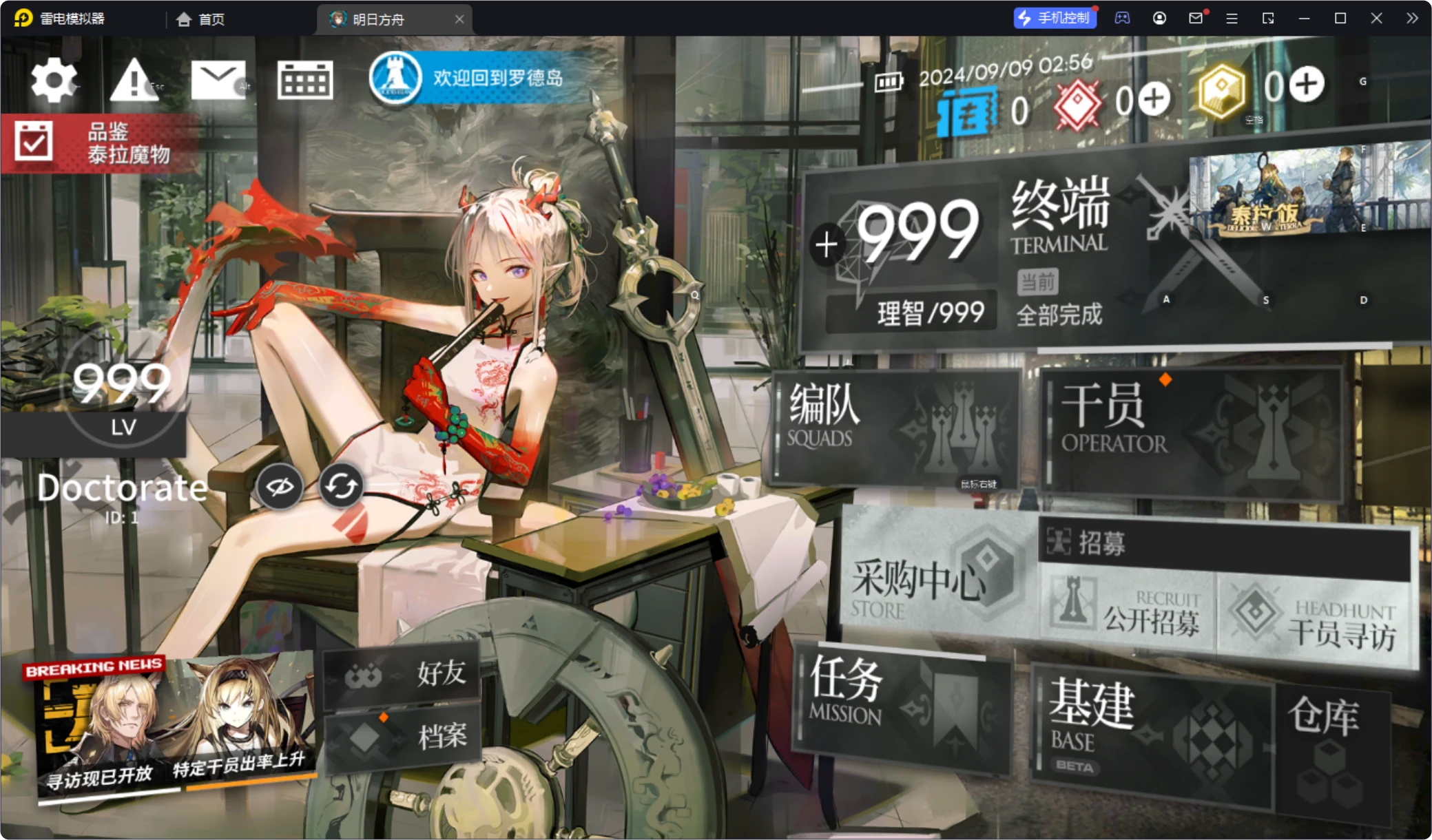Screen dimensions: 1432x840
Task: Switch assistant with the circular arrows icon
Action: click(x=342, y=487)
